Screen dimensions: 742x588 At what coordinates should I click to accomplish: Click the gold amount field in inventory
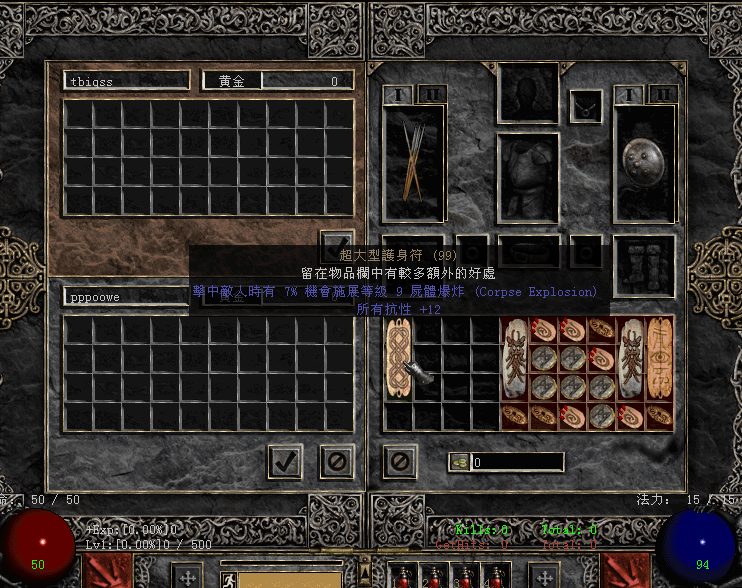(x=517, y=463)
